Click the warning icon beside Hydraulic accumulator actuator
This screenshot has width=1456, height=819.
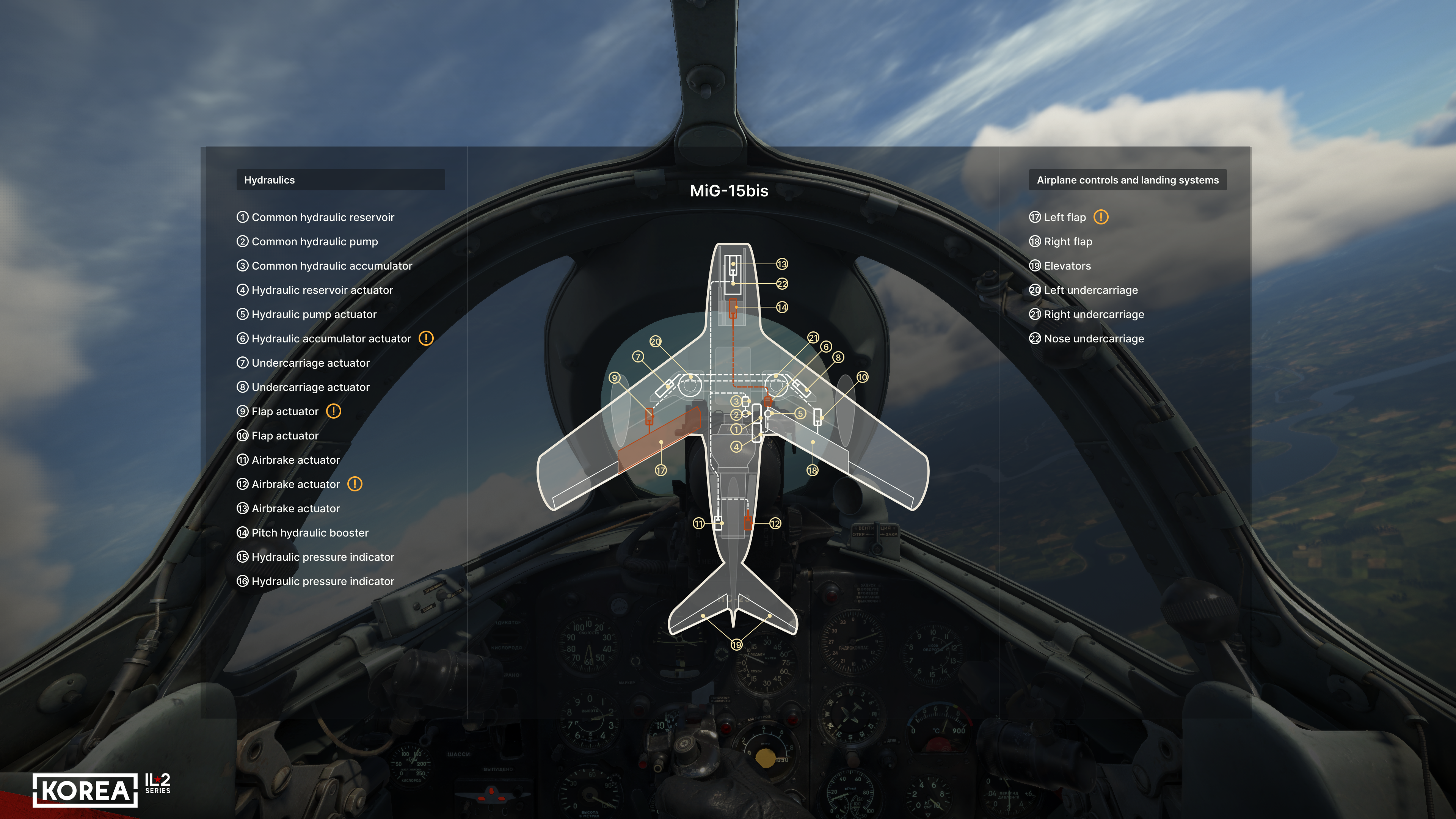pyautogui.click(x=425, y=338)
